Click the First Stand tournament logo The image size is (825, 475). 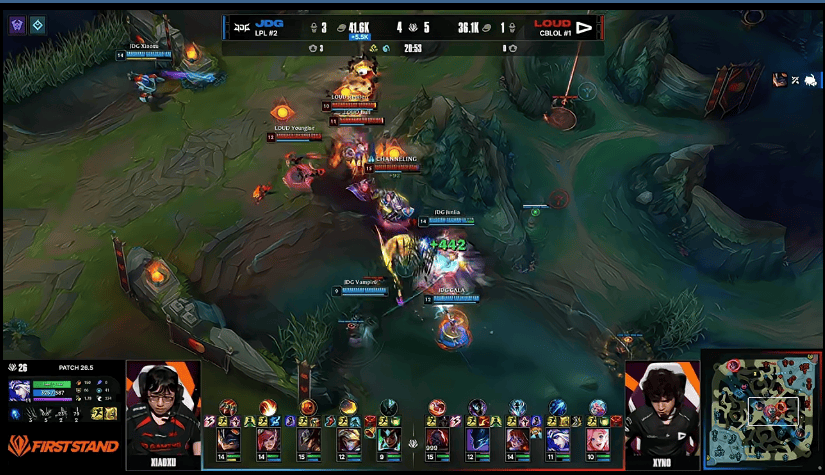pyautogui.click(x=62, y=446)
